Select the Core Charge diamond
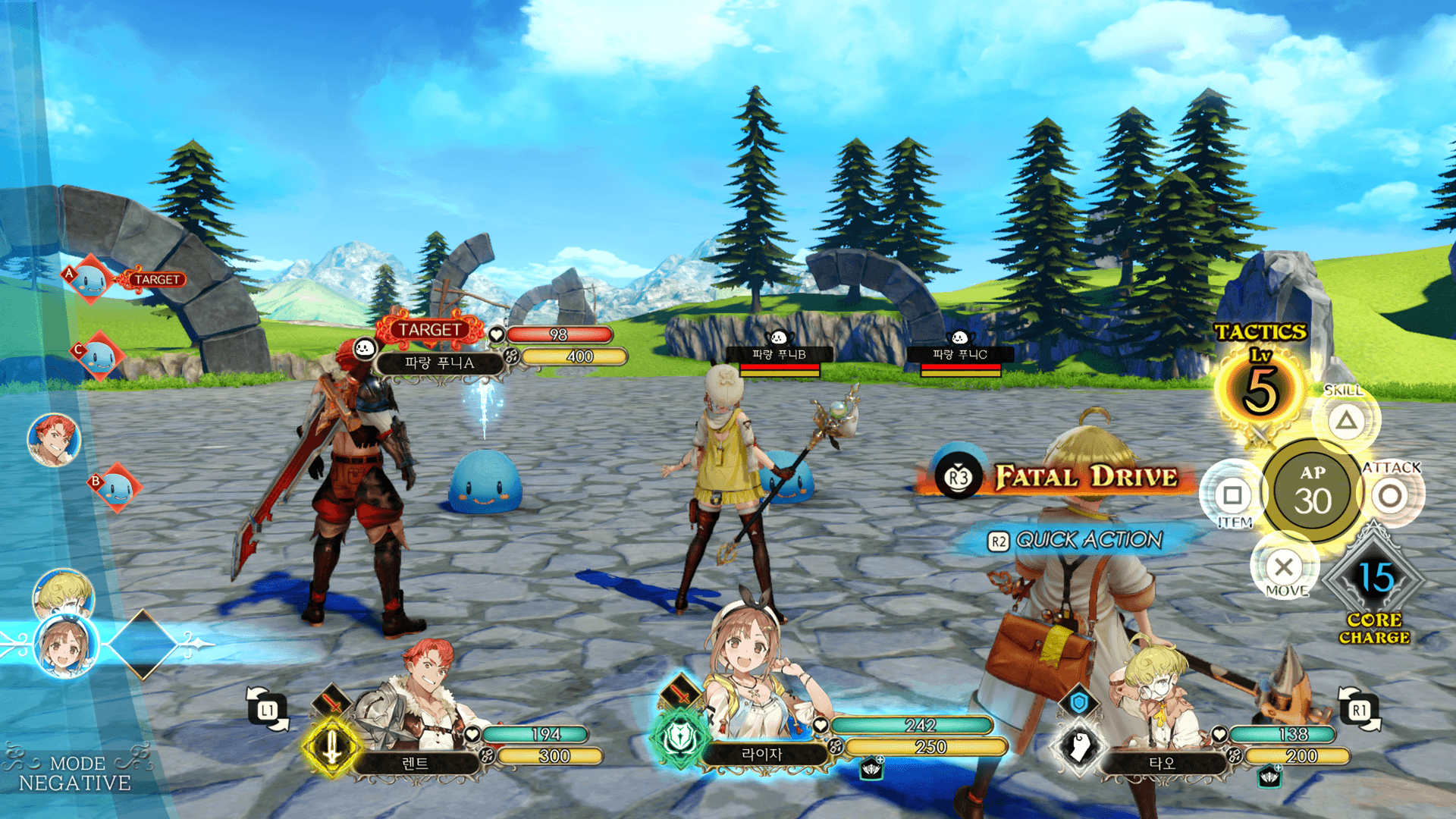1456x819 pixels. point(1373,580)
